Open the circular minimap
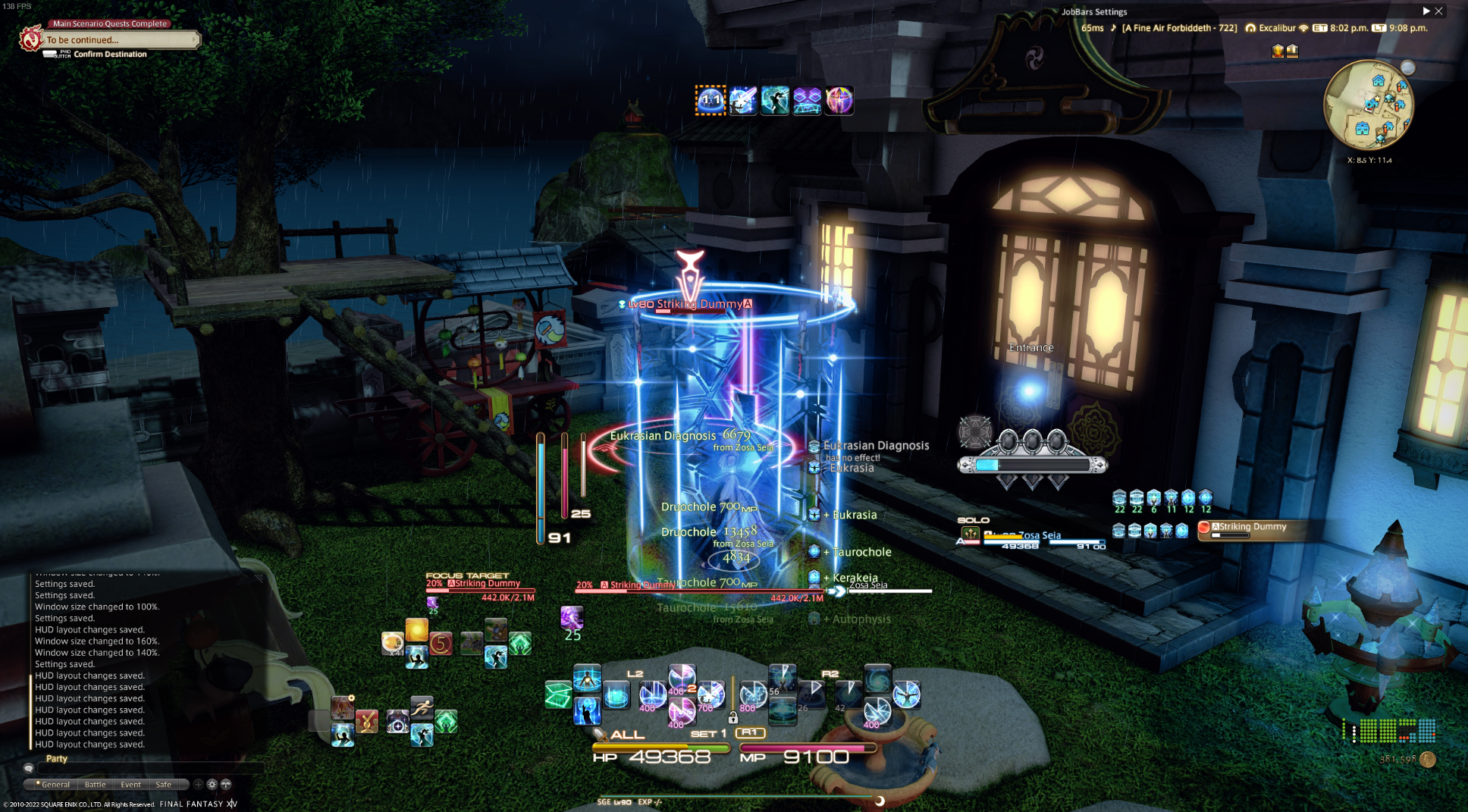This screenshot has height=812, width=1468. (x=1369, y=105)
